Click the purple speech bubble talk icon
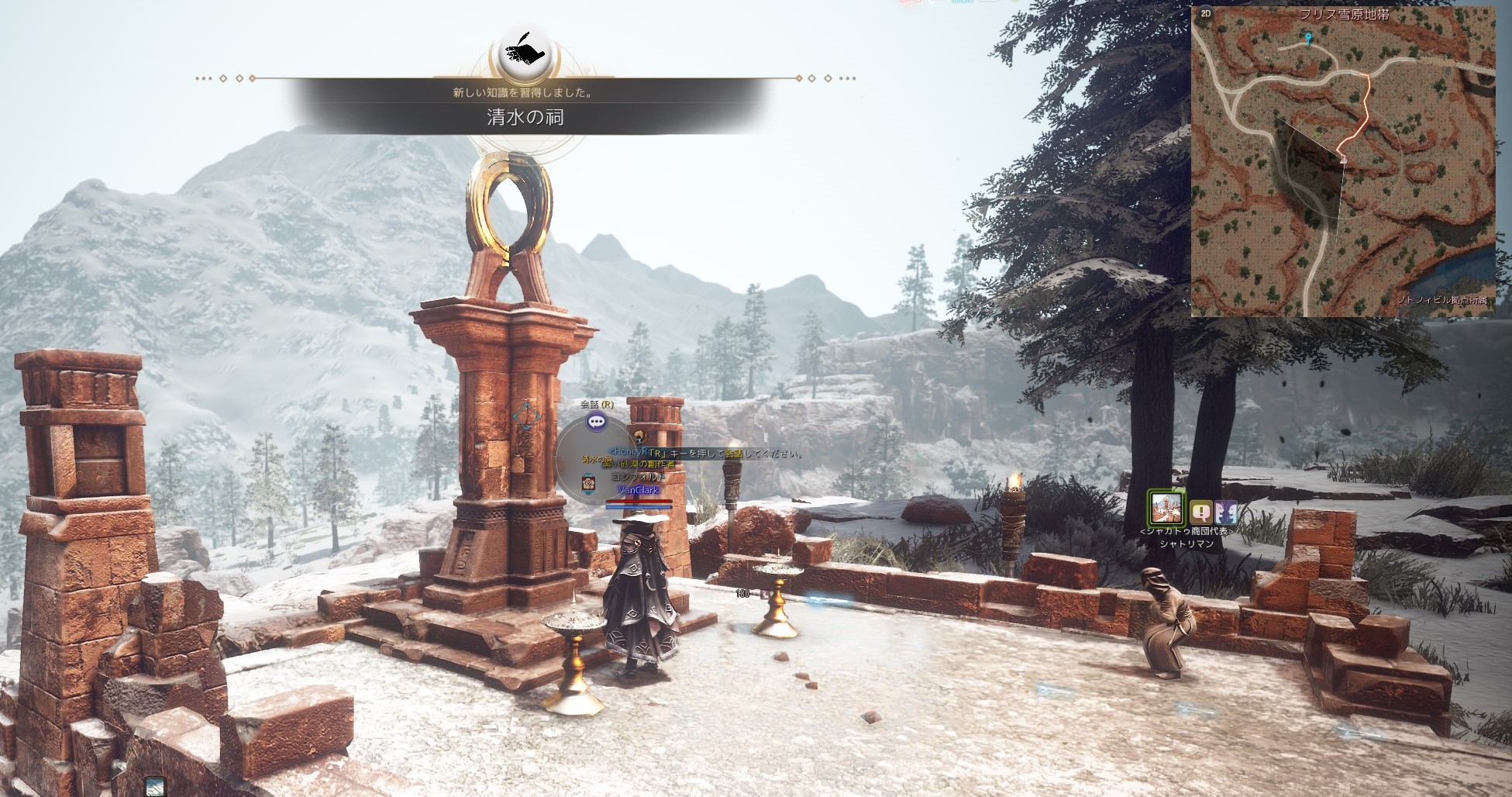1512x797 pixels. (596, 422)
